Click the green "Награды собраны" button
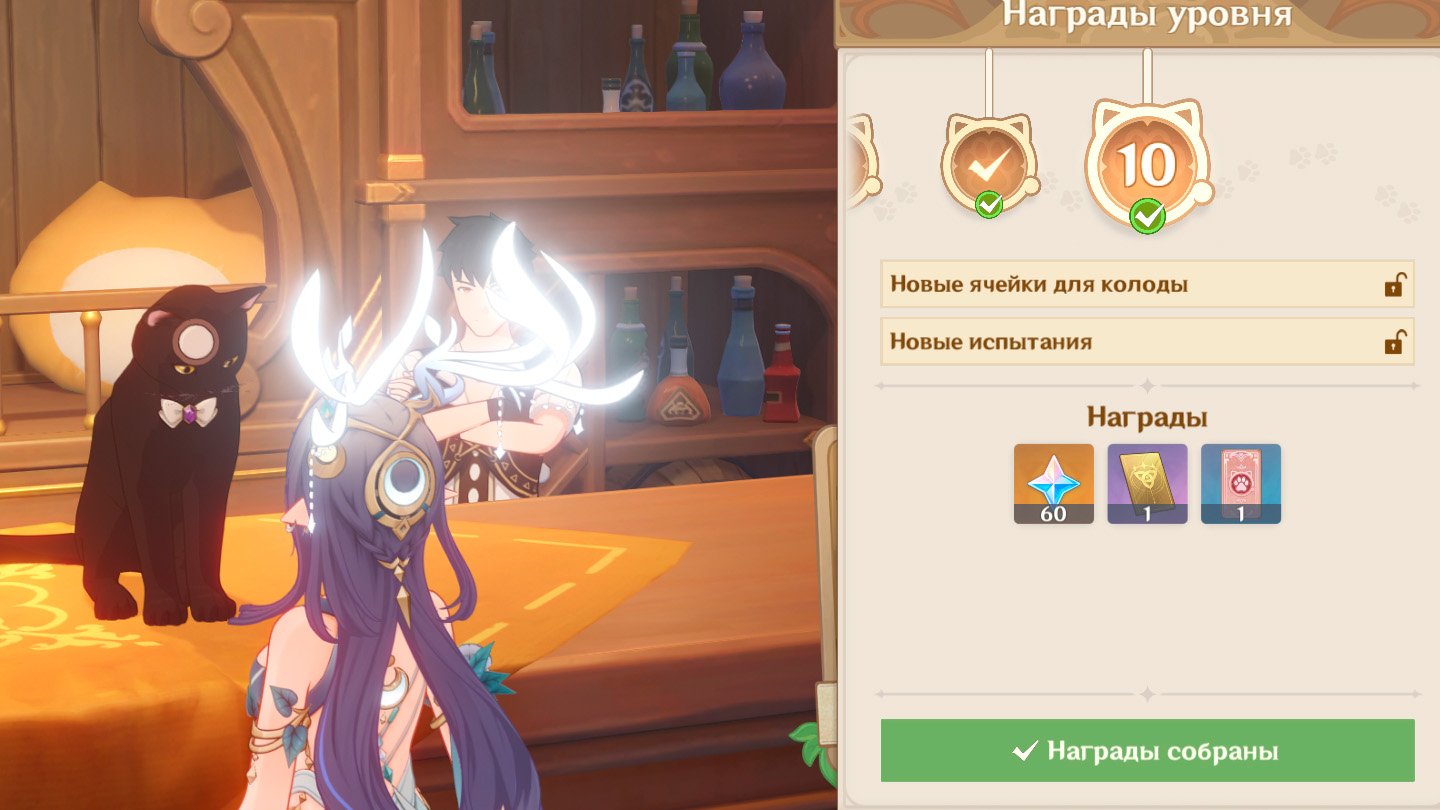The width and height of the screenshot is (1440, 810). [x=1147, y=751]
